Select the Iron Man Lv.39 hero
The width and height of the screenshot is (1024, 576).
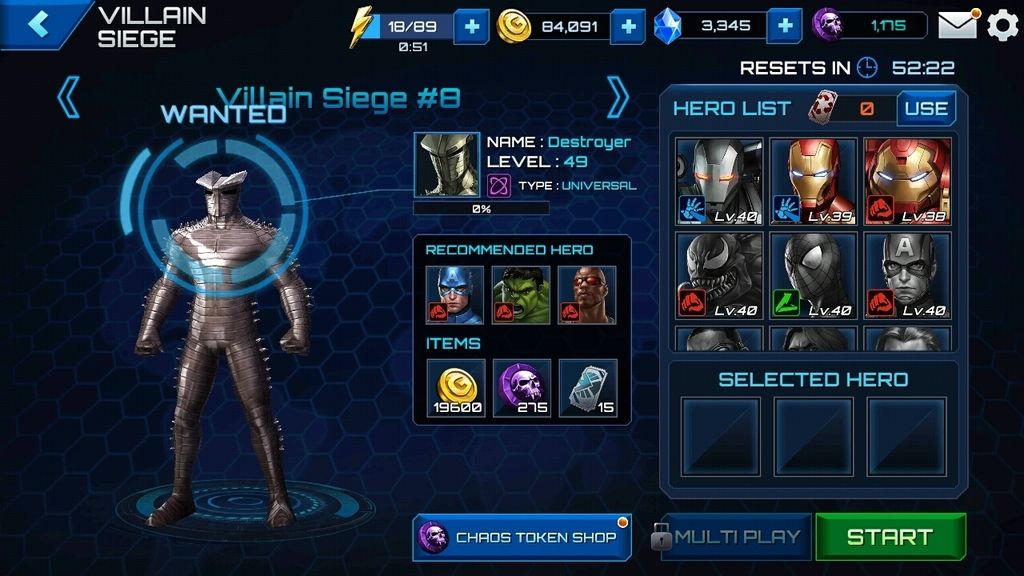click(x=813, y=181)
